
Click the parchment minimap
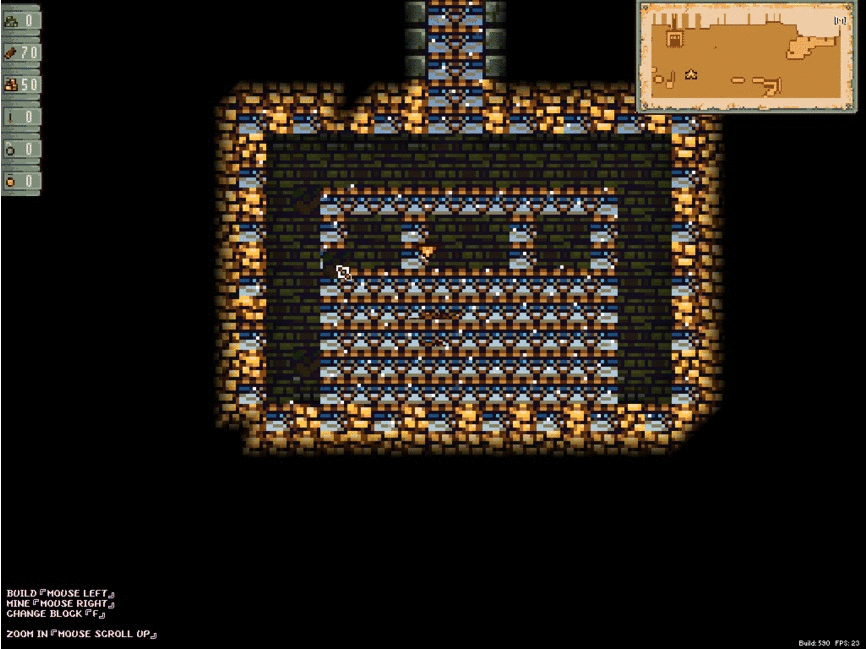point(746,56)
